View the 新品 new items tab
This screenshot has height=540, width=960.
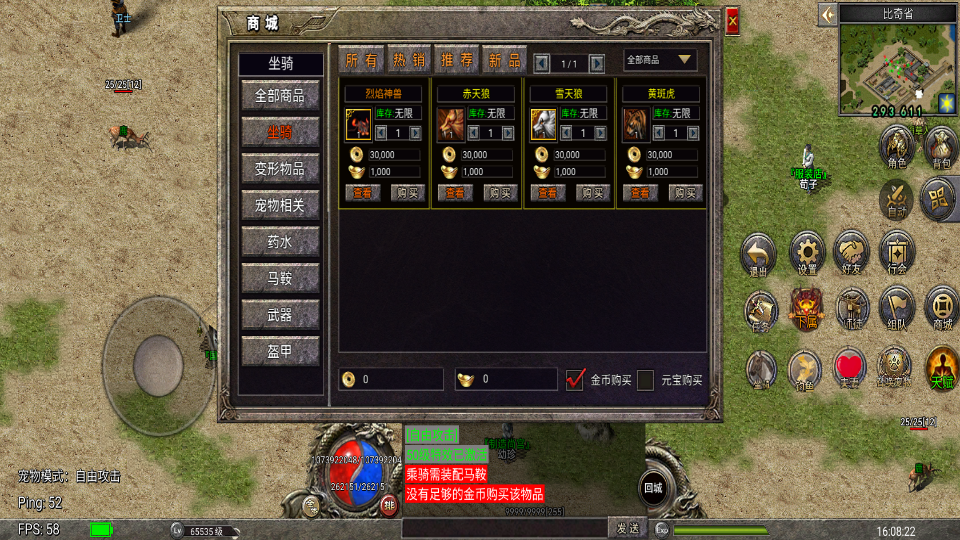tap(504, 60)
